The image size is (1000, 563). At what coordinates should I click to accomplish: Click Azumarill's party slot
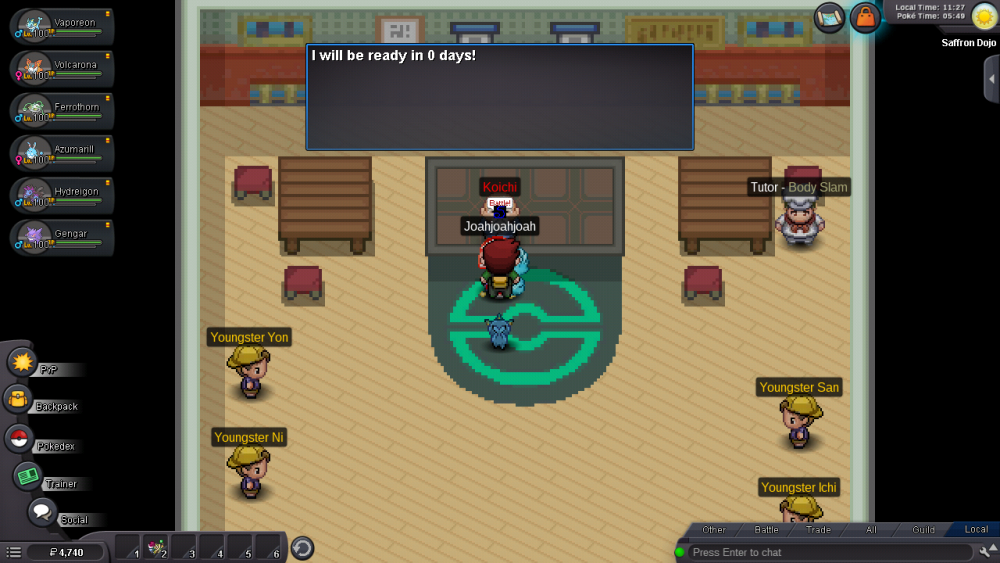[60, 153]
